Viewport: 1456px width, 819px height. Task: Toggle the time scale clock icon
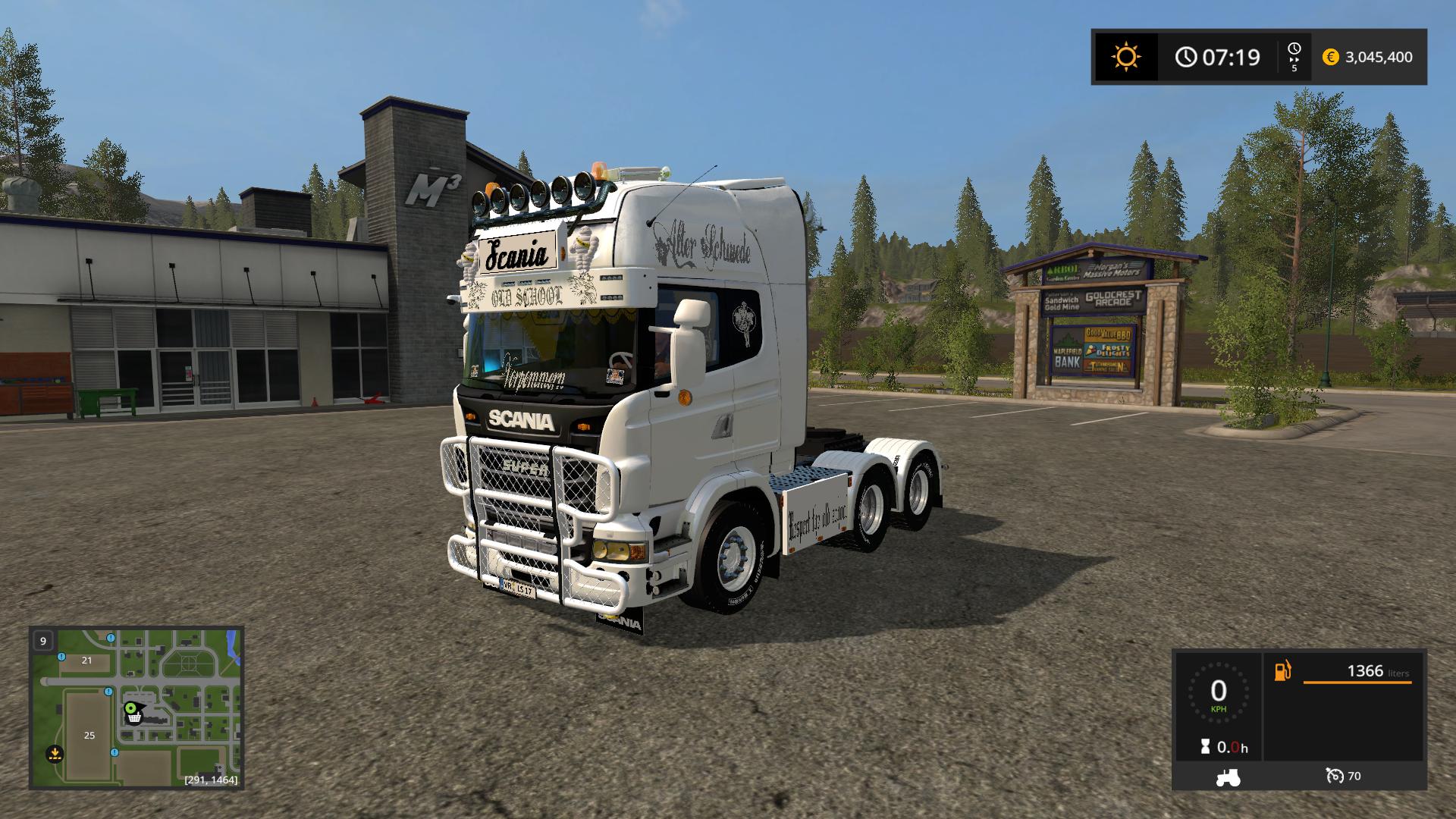[x=1294, y=49]
